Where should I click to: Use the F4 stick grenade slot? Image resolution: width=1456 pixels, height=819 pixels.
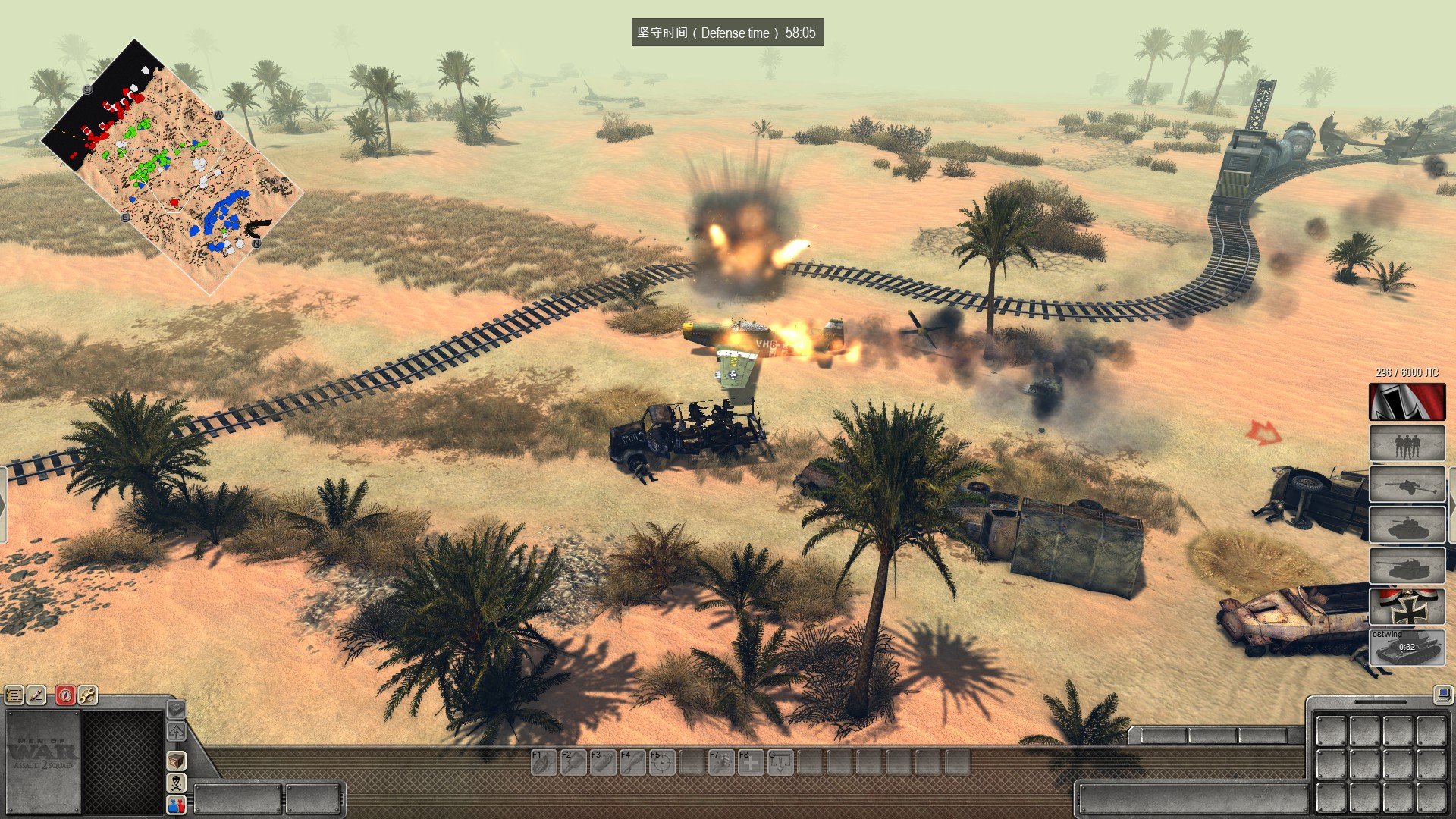click(632, 762)
